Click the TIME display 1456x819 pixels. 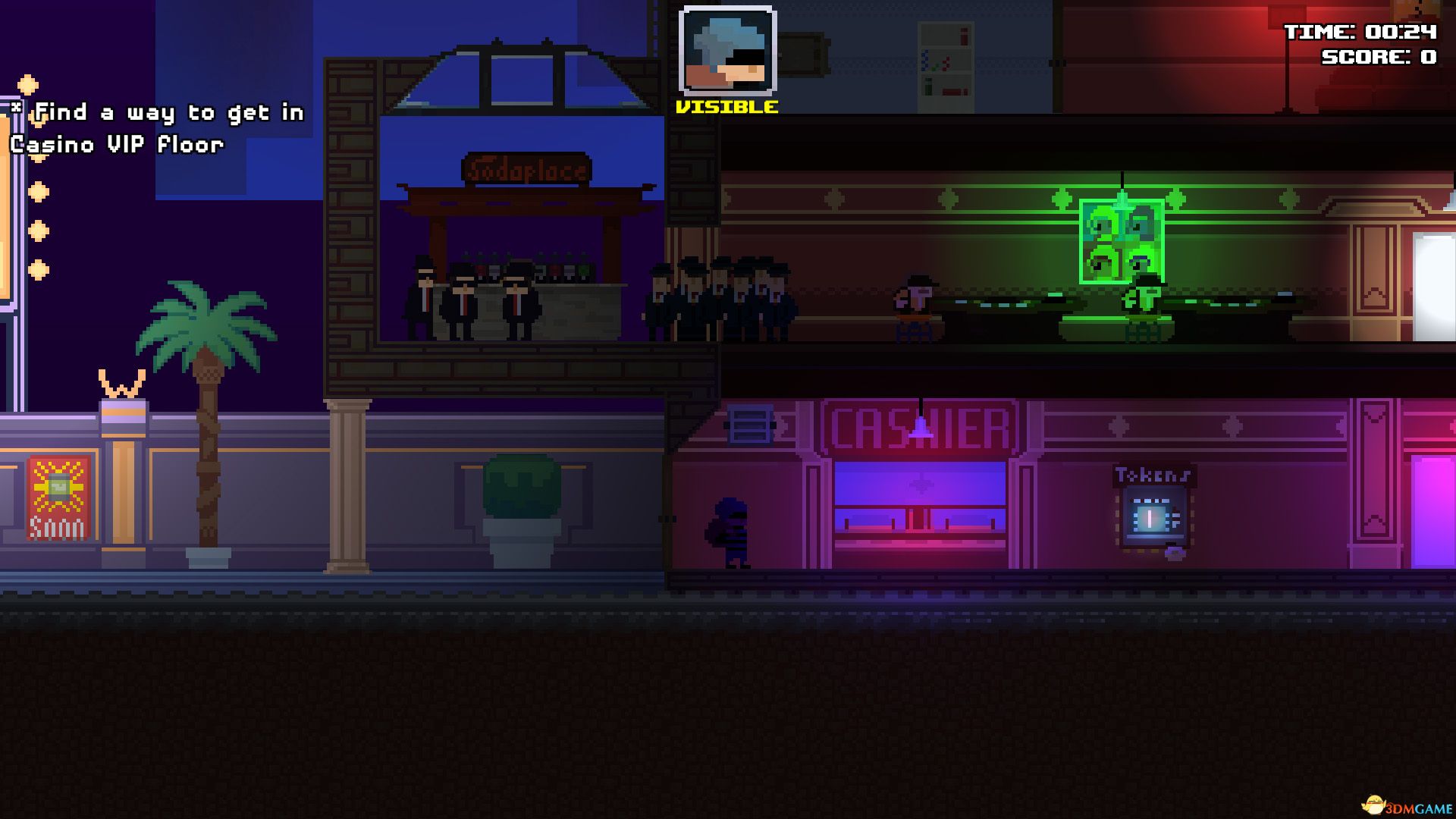pos(1361,32)
